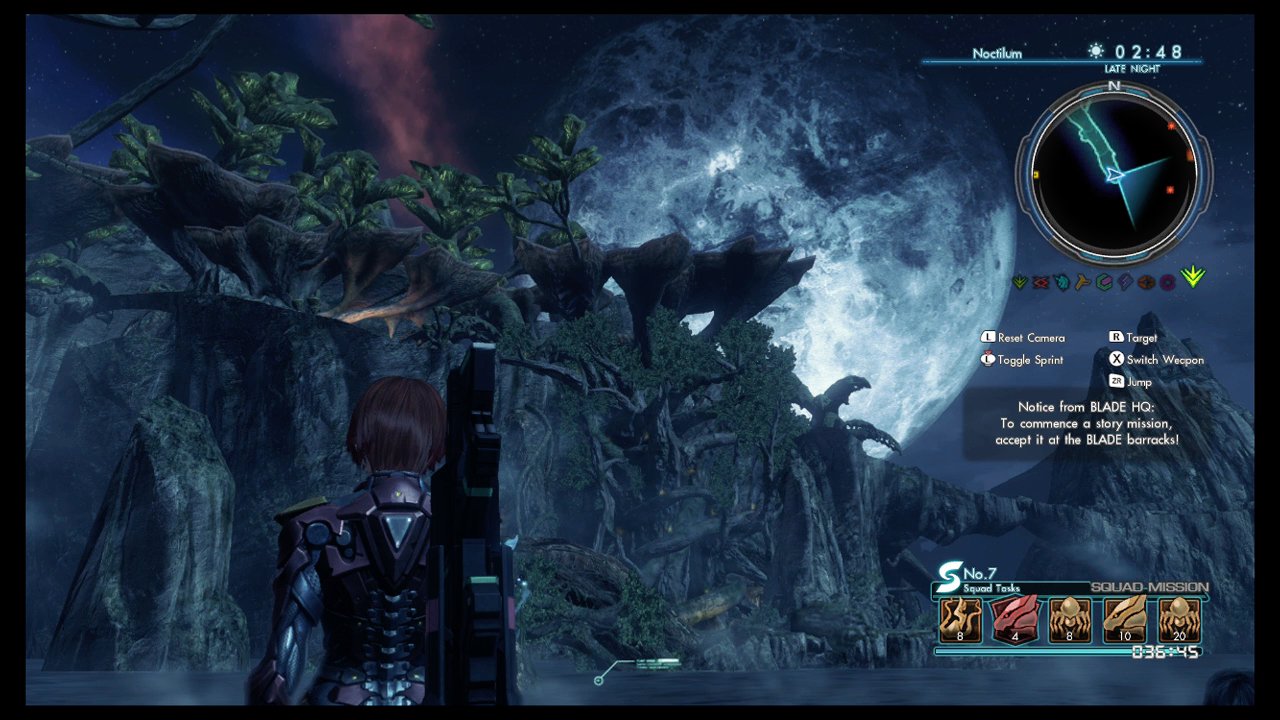The height and width of the screenshot is (720, 1280).
Task: Select the squad task icon numbered 20
Action: coord(1178,620)
